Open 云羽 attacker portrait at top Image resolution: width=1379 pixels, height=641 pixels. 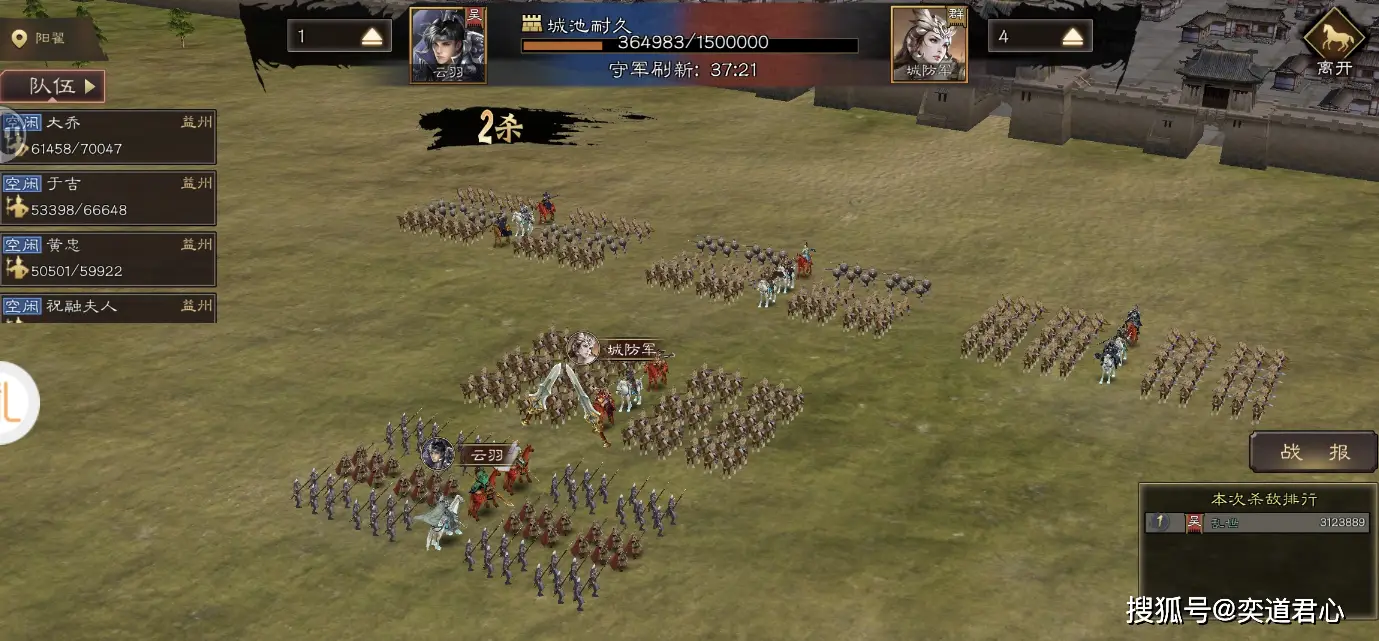coord(448,44)
